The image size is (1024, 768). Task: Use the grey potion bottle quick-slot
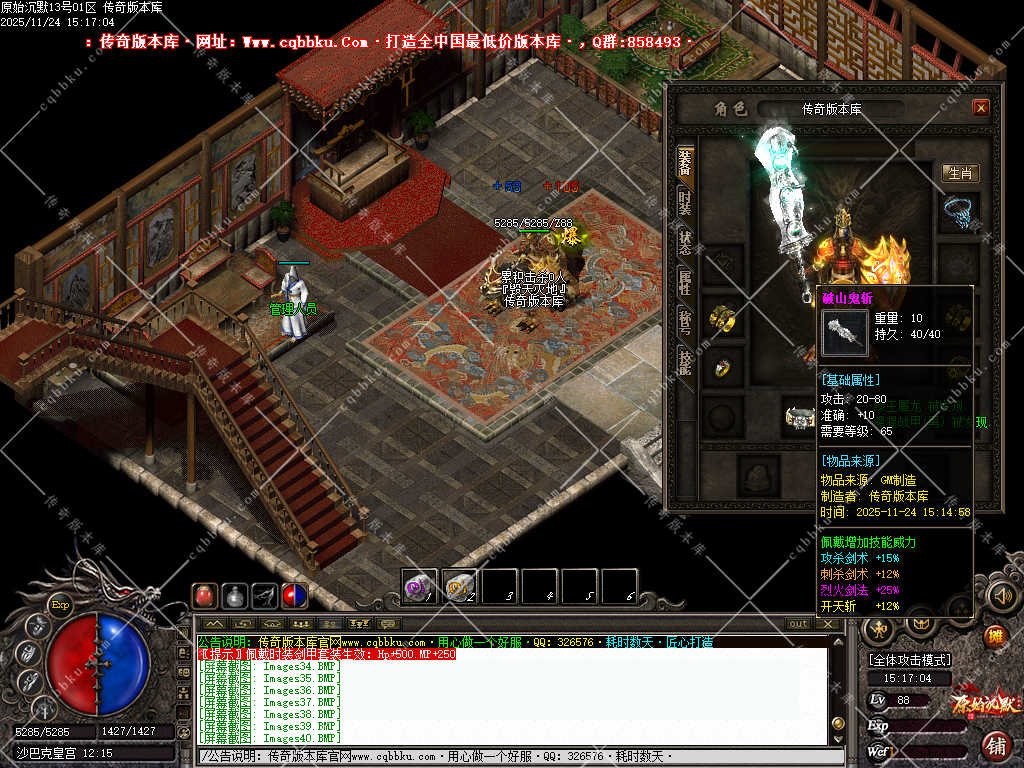tap(235, 595)
